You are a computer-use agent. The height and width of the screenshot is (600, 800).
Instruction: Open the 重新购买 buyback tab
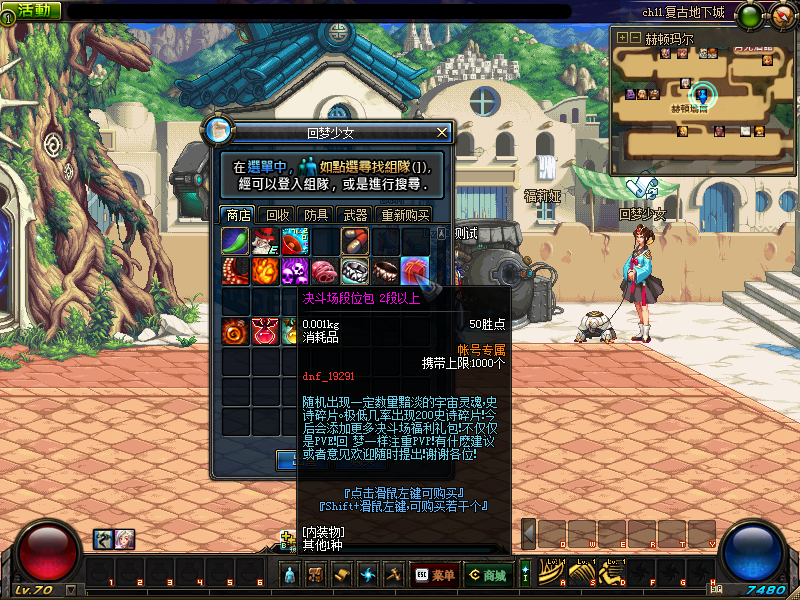tap(404, 214)
